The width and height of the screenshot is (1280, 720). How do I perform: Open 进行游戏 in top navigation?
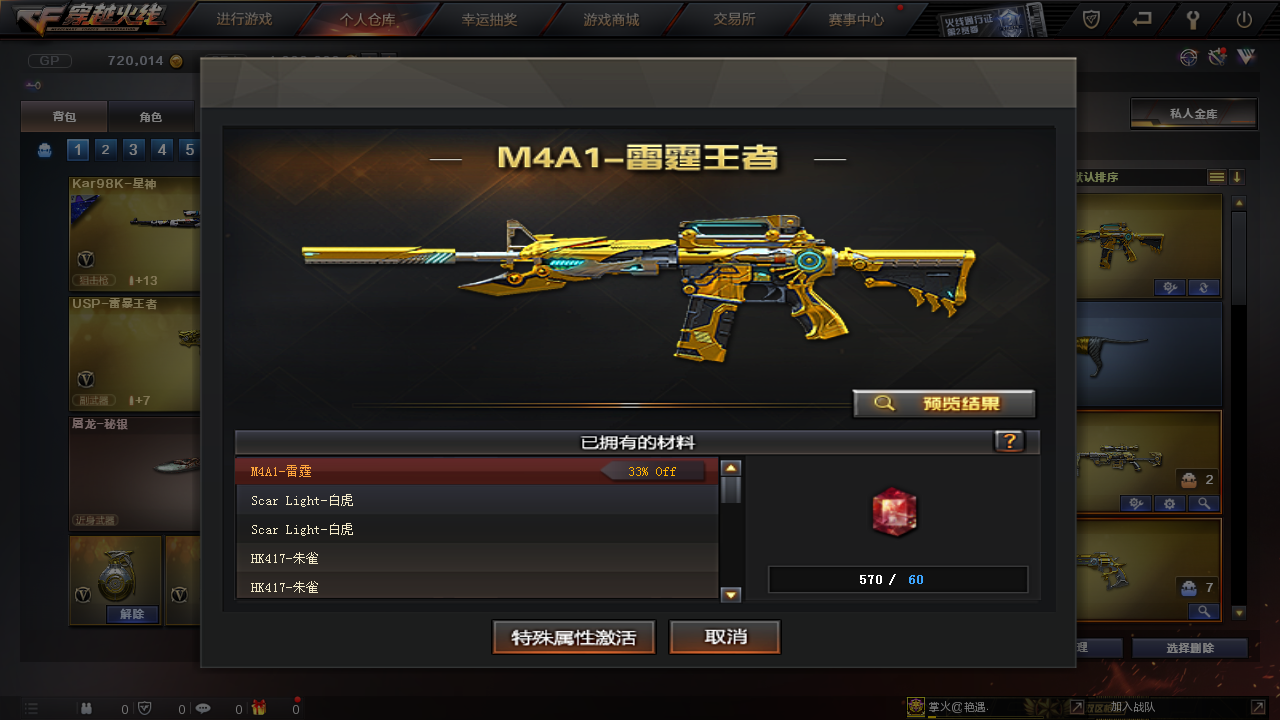click(x=244, y=19)
